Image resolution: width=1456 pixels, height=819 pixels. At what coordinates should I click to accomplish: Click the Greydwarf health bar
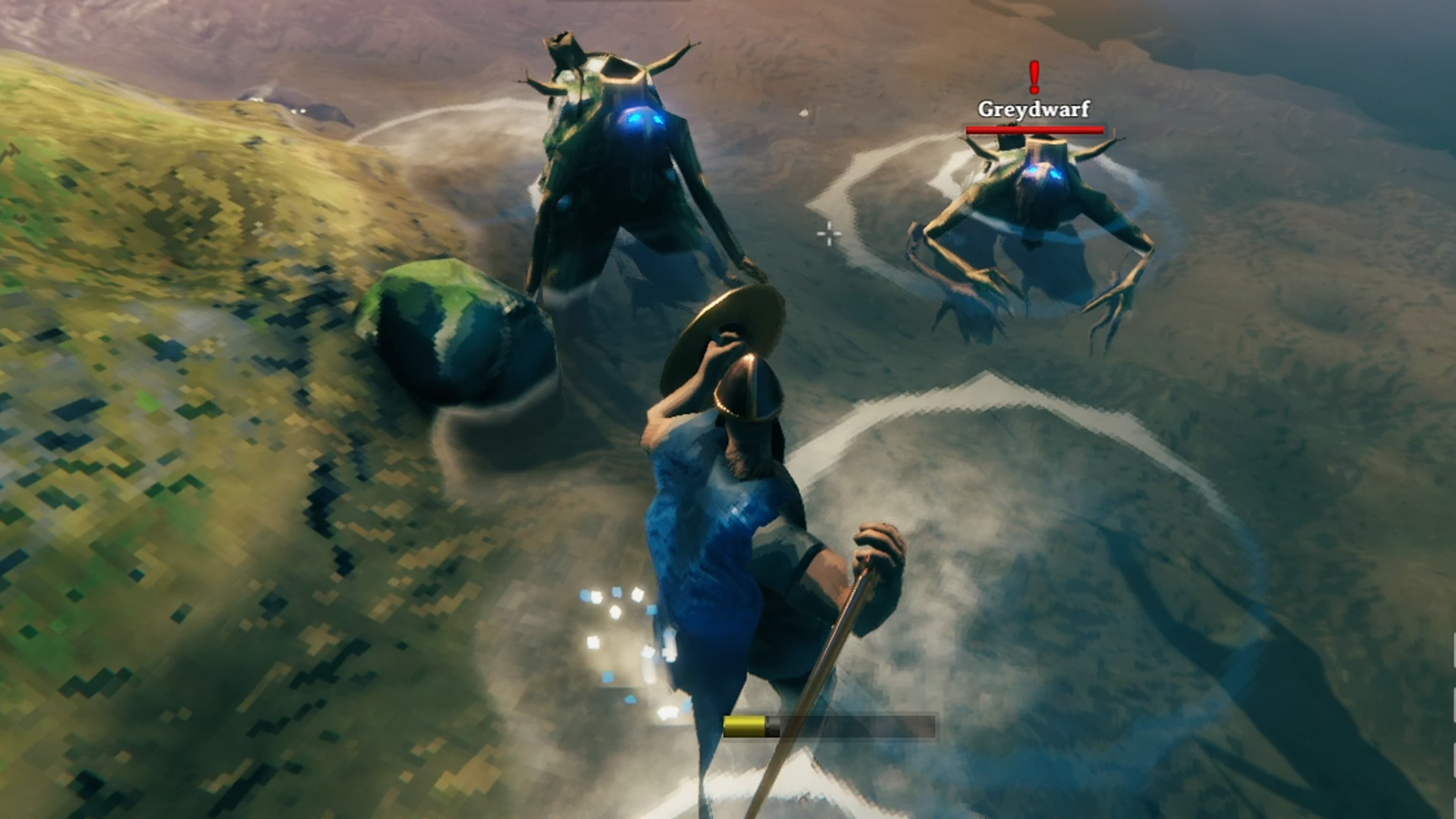[x=1034, y=129]
